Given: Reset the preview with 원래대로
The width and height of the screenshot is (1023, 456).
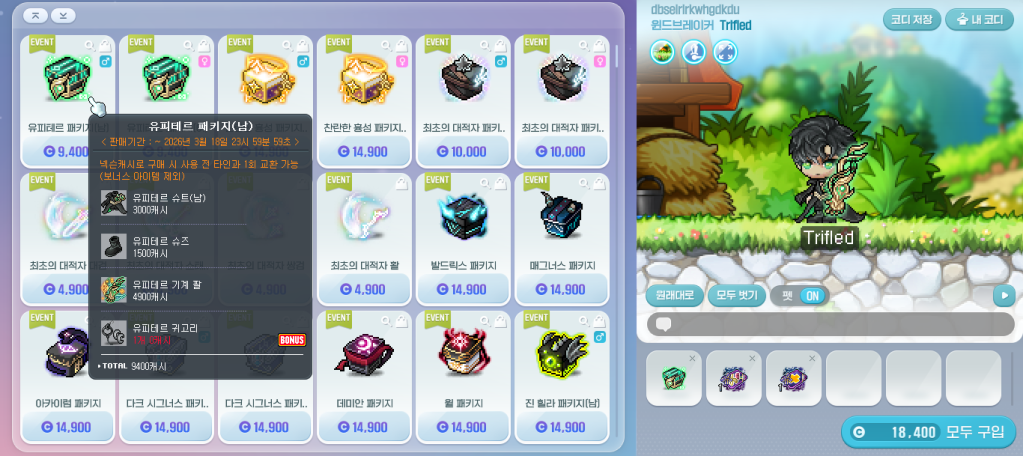Looking at the screenshot, I should (674, 296).
